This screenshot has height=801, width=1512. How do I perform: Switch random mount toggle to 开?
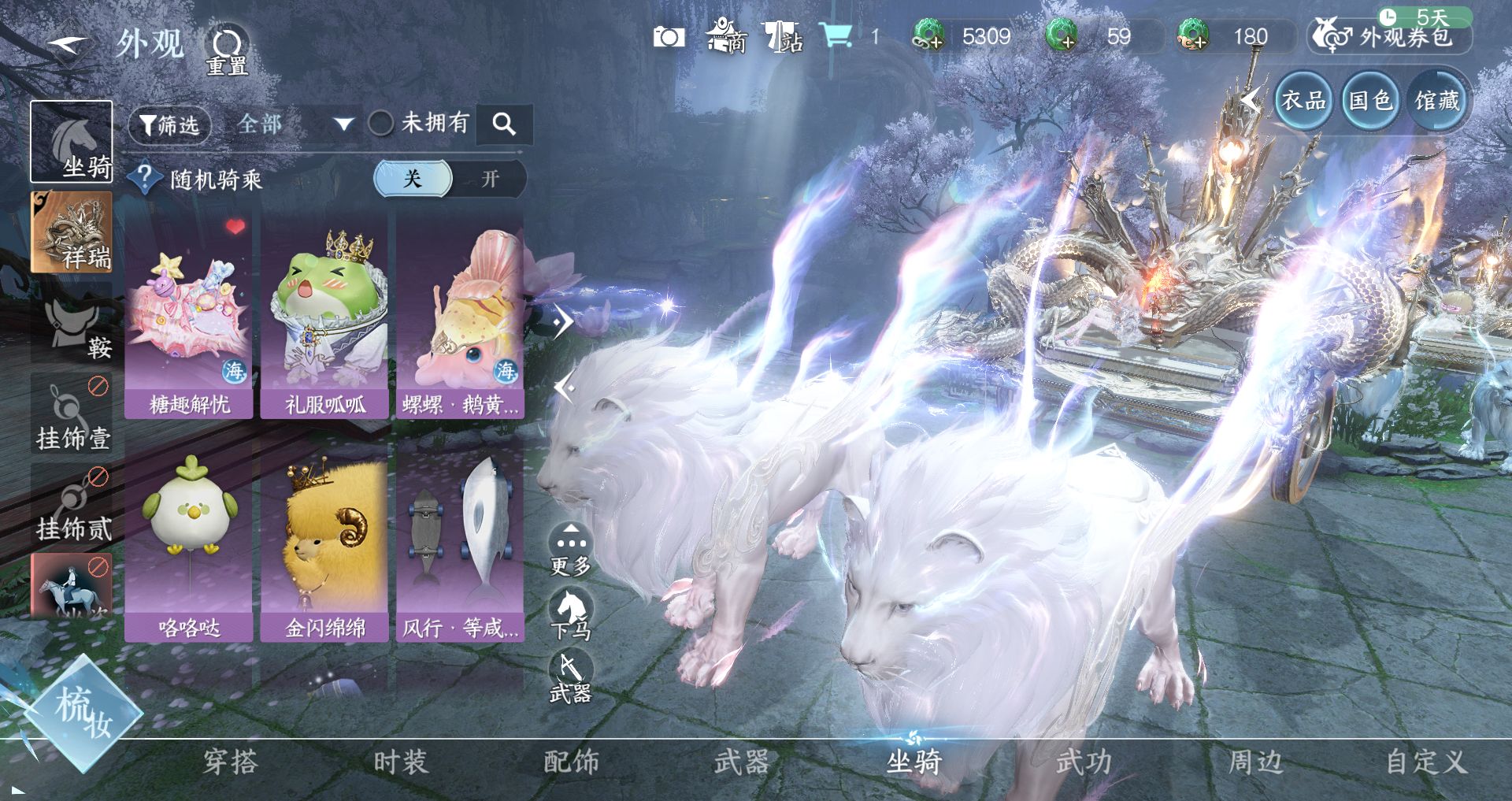pyautogui.click(x=490, y=179)
